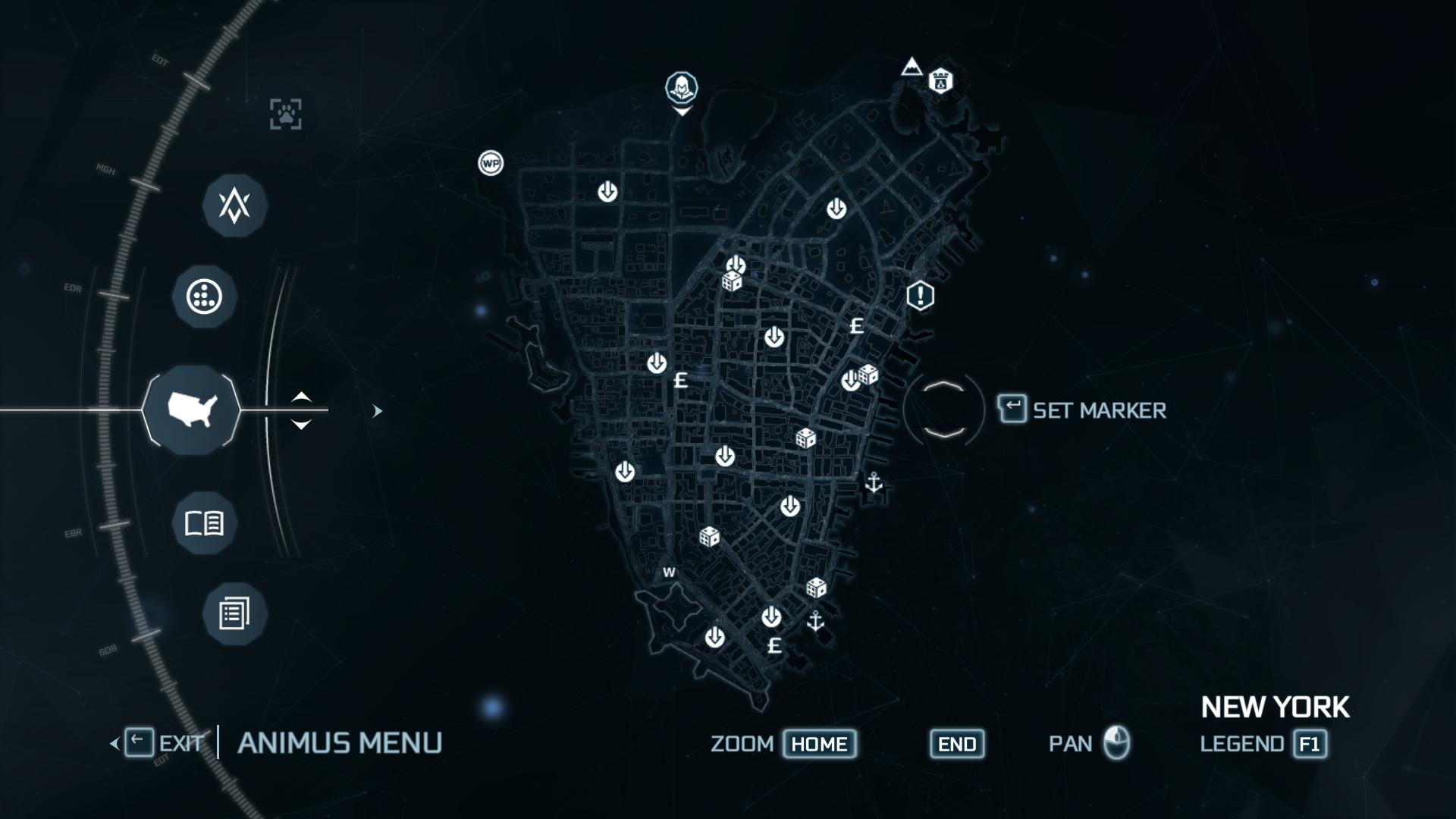Click the fort tower marker icon
This screenshot has height=819, width=1456.
tap(941, 80)
